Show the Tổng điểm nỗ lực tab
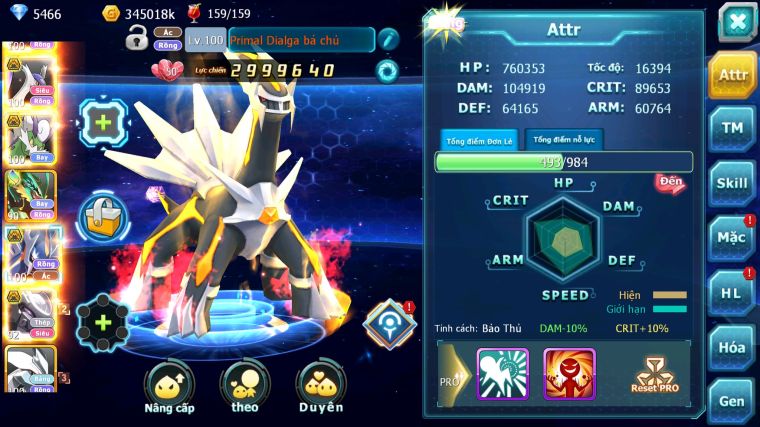Screen dimensions: 760x427 [x=564, y=140]
